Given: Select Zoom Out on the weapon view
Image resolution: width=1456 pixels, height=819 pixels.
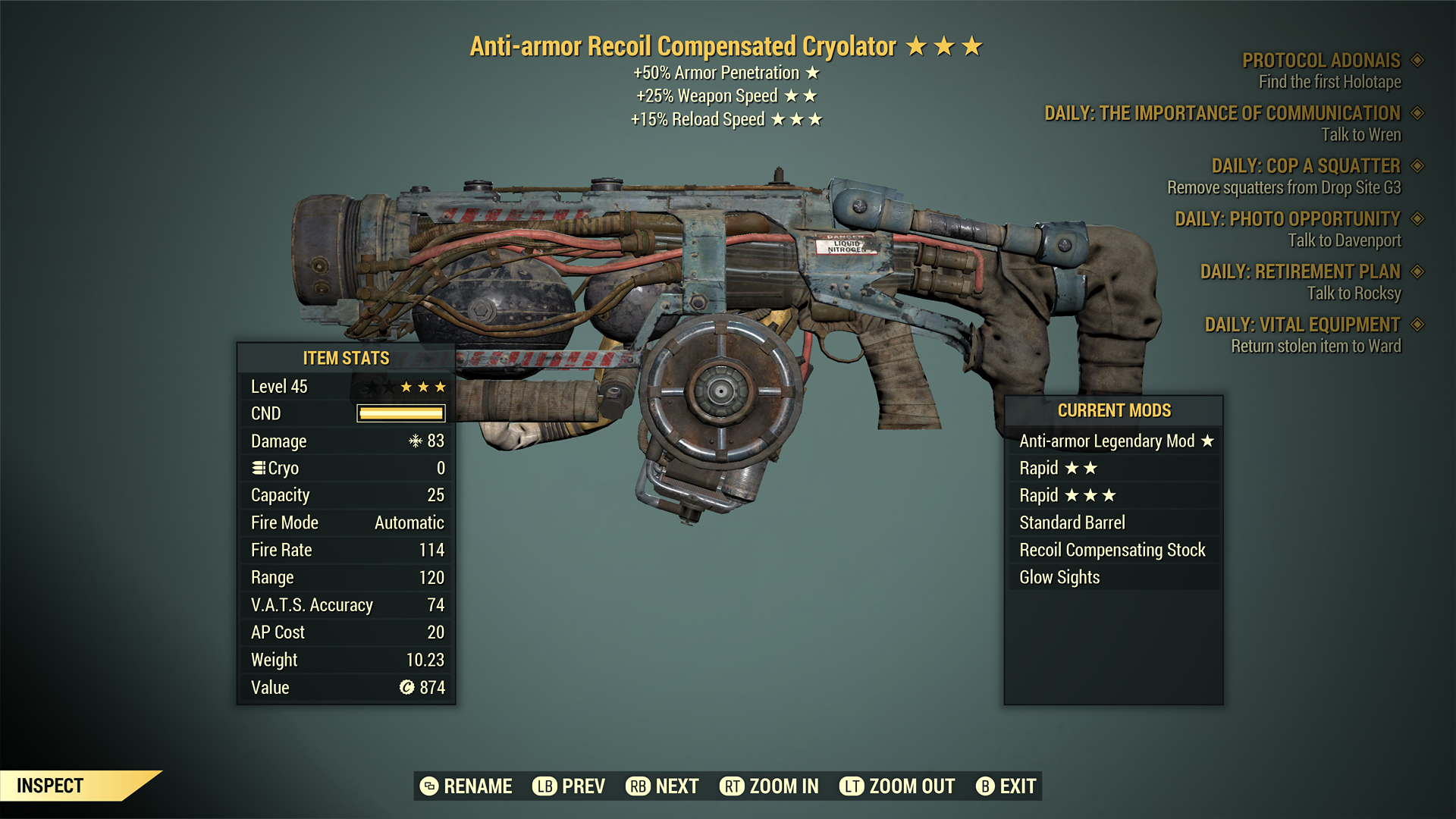Looking at the screenshot, I should pyautogui.click(x=897, y=786).
